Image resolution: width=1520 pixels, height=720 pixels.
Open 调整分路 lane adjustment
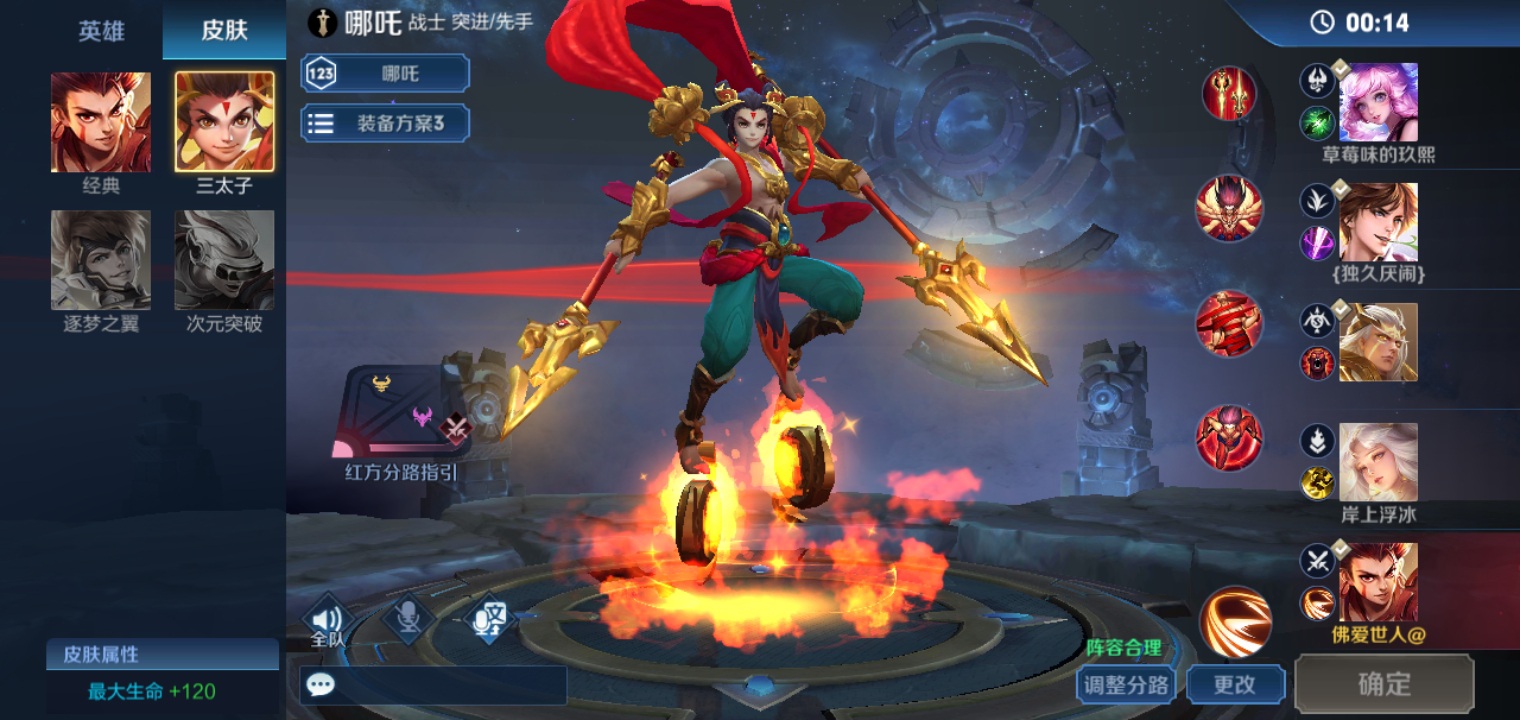coord(1126,685)
